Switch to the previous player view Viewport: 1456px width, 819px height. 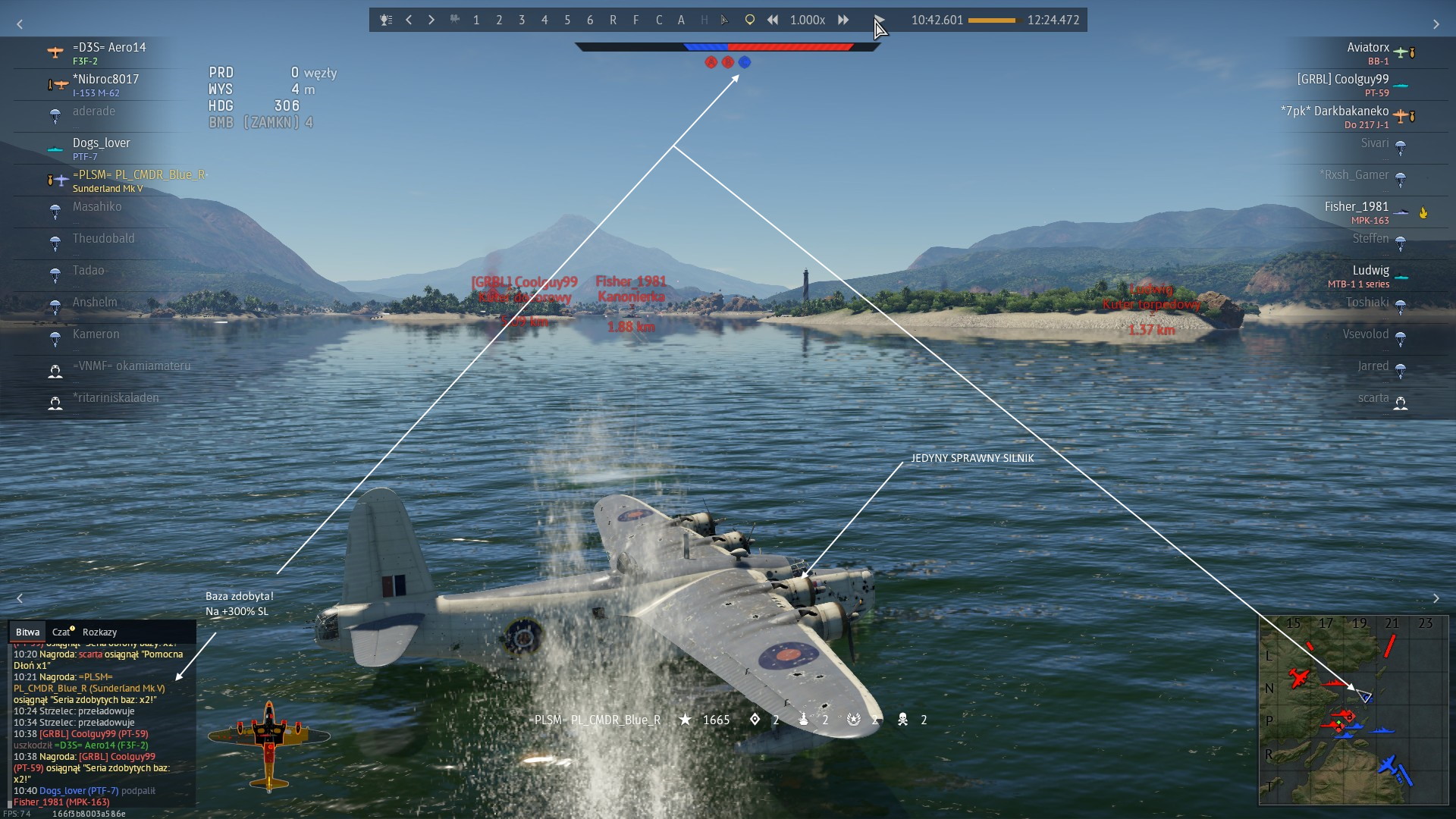(409, 20)
